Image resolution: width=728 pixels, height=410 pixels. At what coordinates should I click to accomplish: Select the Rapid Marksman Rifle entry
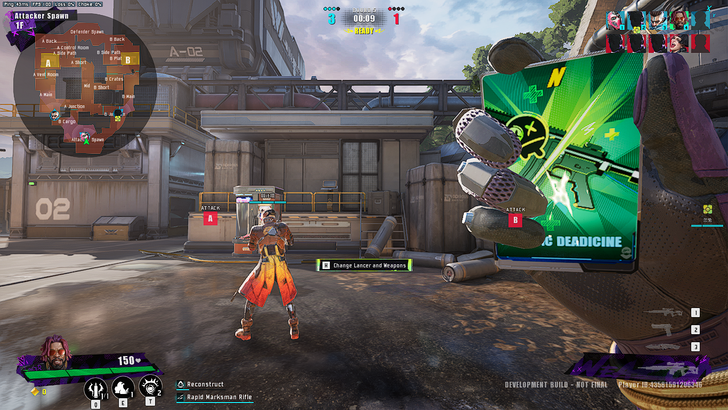click(x=218, y=397)
